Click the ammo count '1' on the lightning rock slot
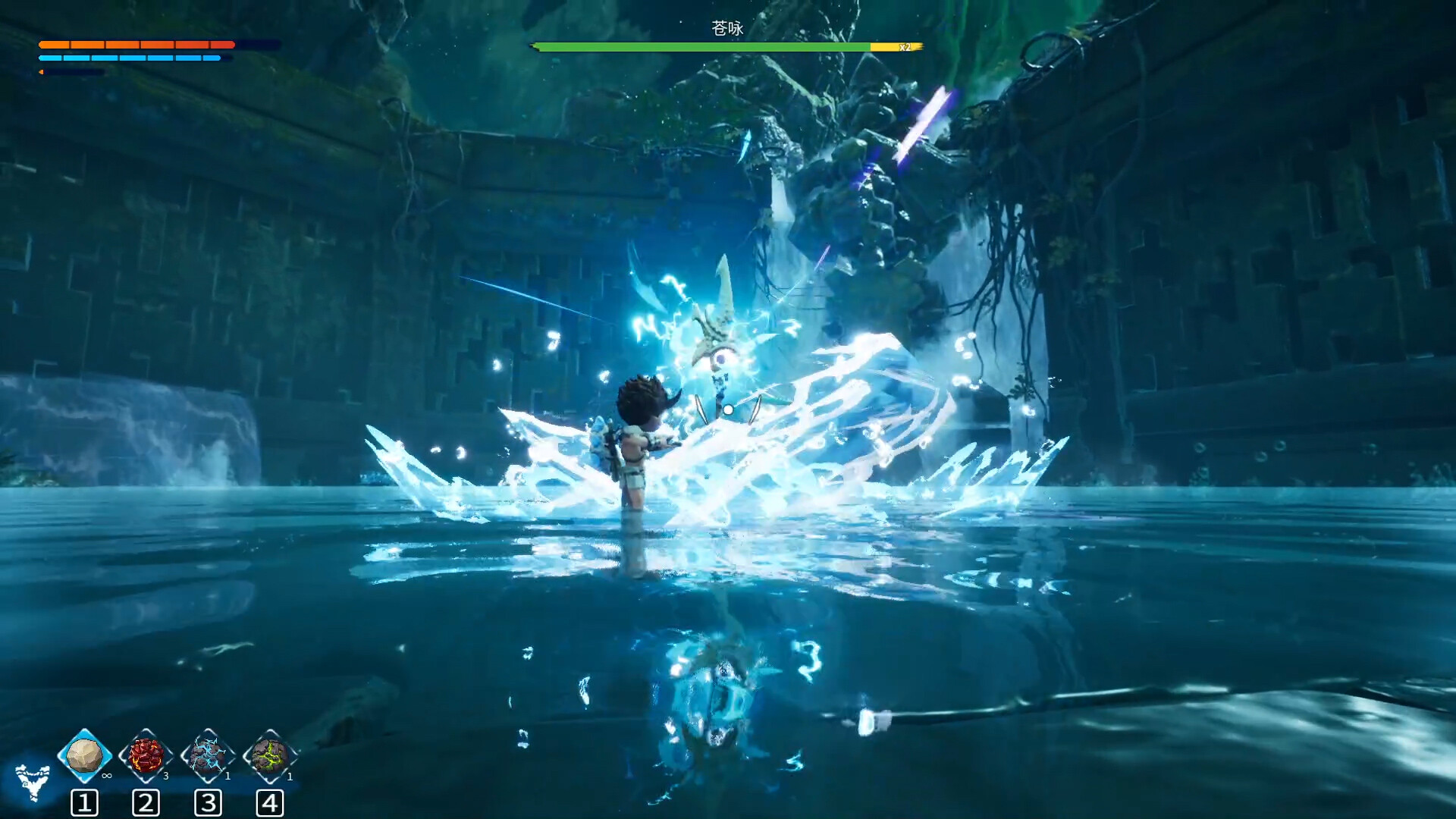The height and width of the screenshot is (819, 1456). click(227, 776)
